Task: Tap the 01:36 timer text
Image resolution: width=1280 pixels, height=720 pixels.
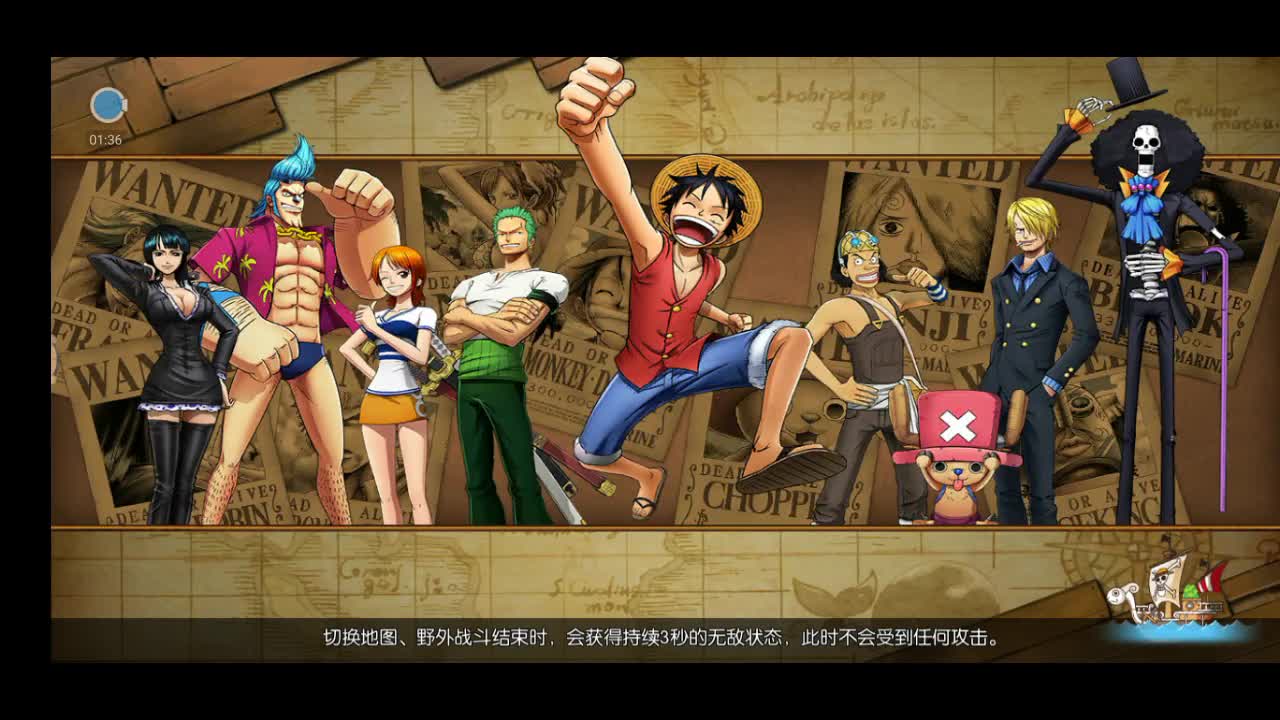Action: click(104, 140)
